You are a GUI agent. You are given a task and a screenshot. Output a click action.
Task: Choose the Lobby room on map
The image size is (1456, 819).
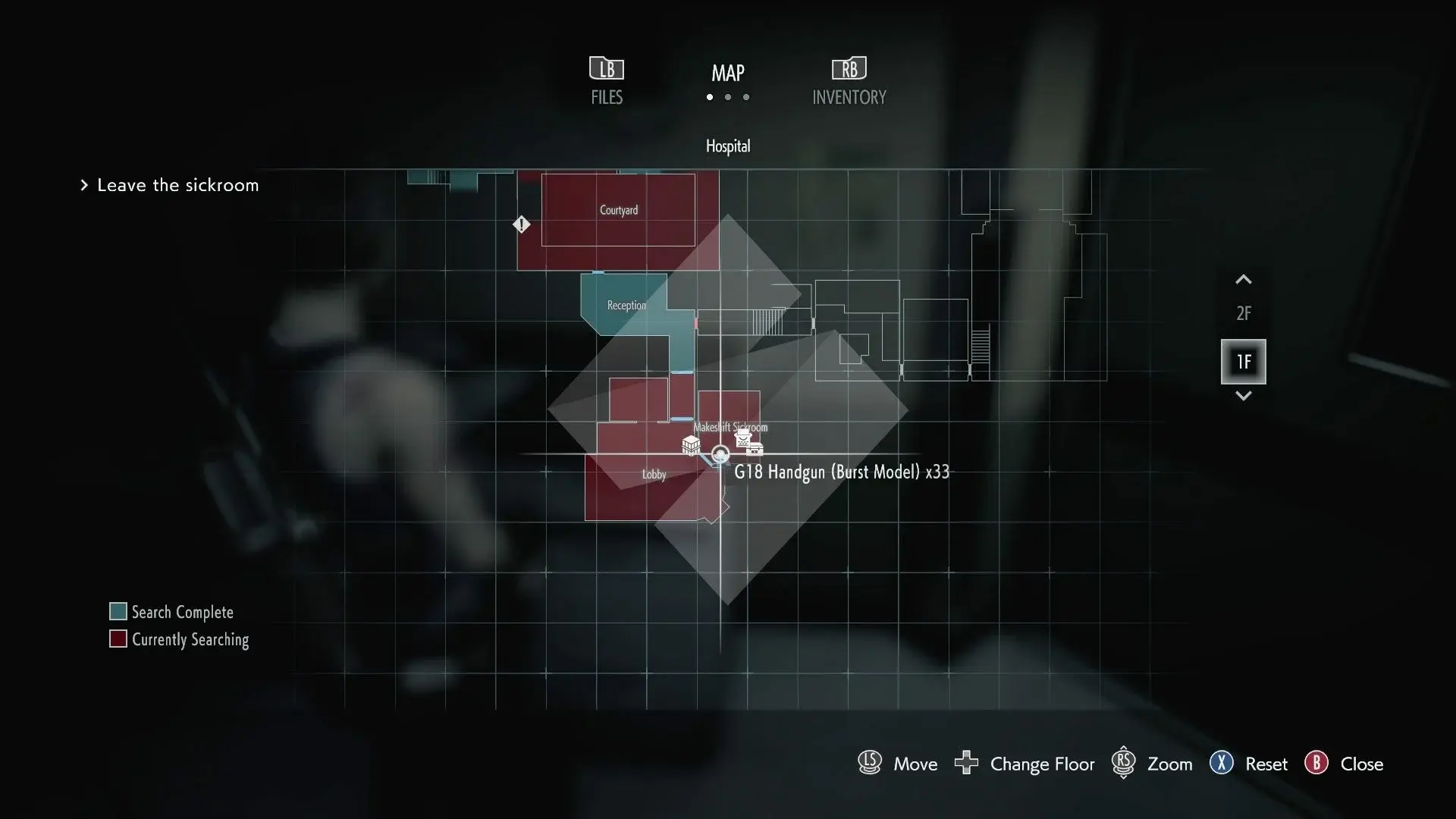654,475
